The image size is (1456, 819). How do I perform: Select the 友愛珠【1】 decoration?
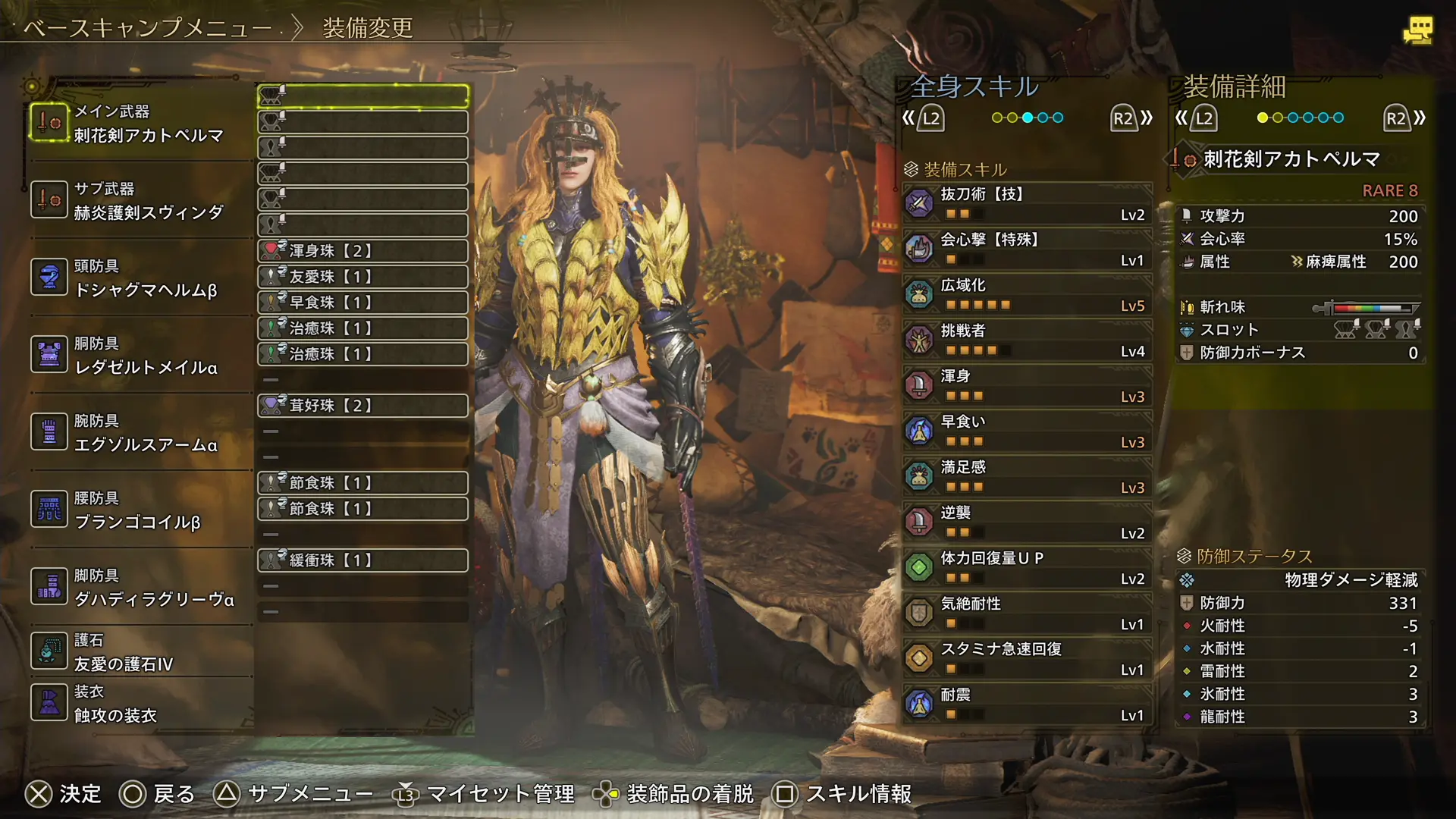point(362,277)
